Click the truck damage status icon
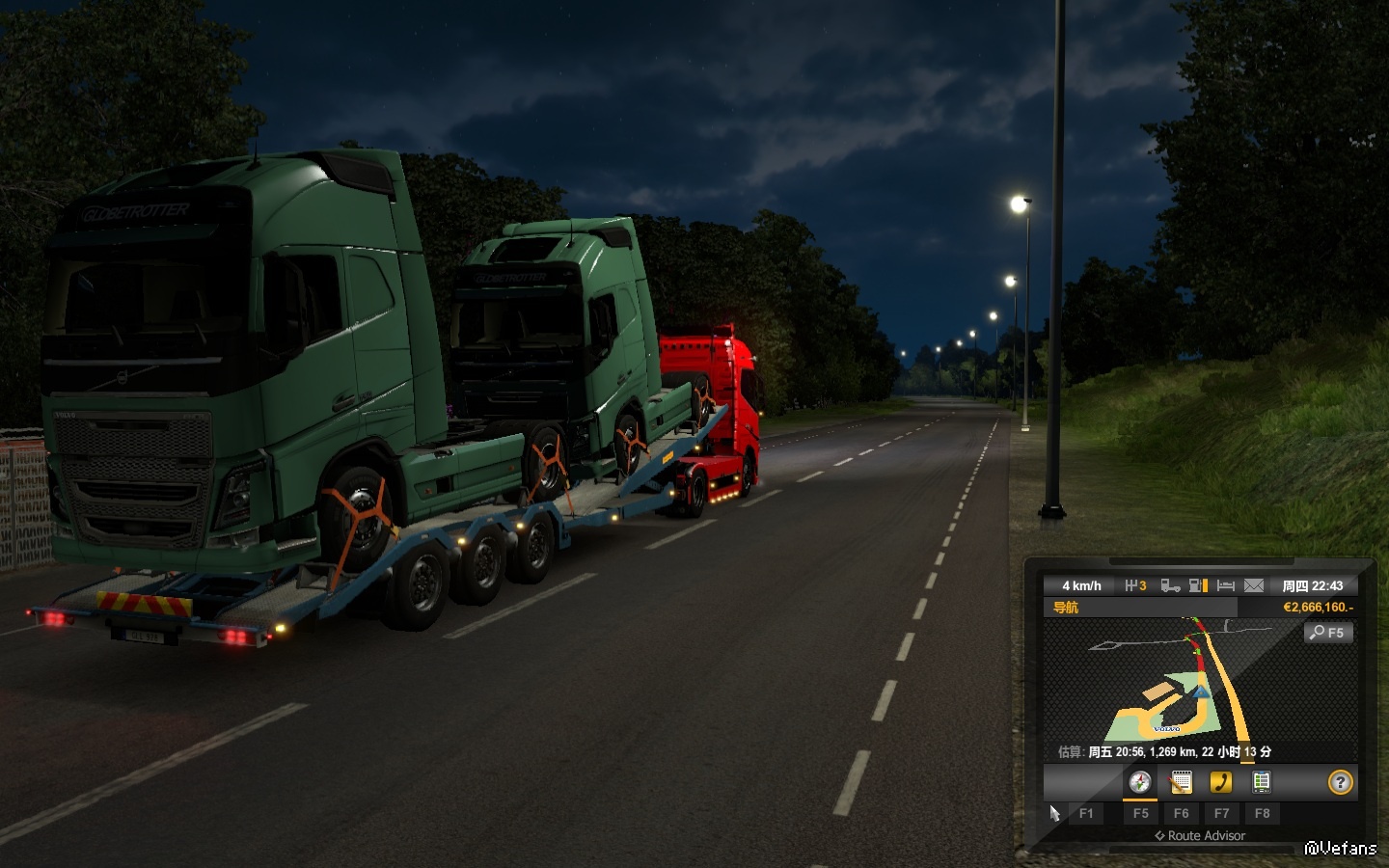1389x868 pixels. coord(1170,585)
